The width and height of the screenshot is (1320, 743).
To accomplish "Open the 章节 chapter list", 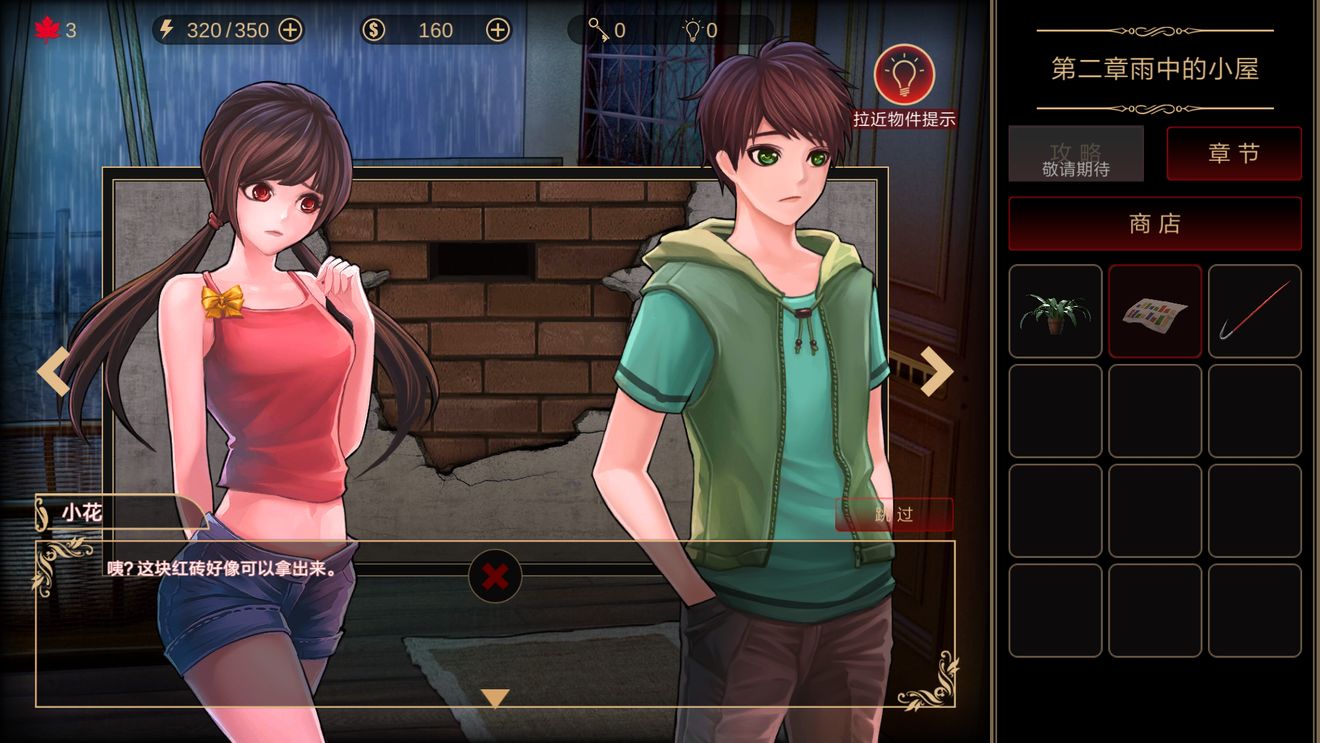I will [1234, 154].
